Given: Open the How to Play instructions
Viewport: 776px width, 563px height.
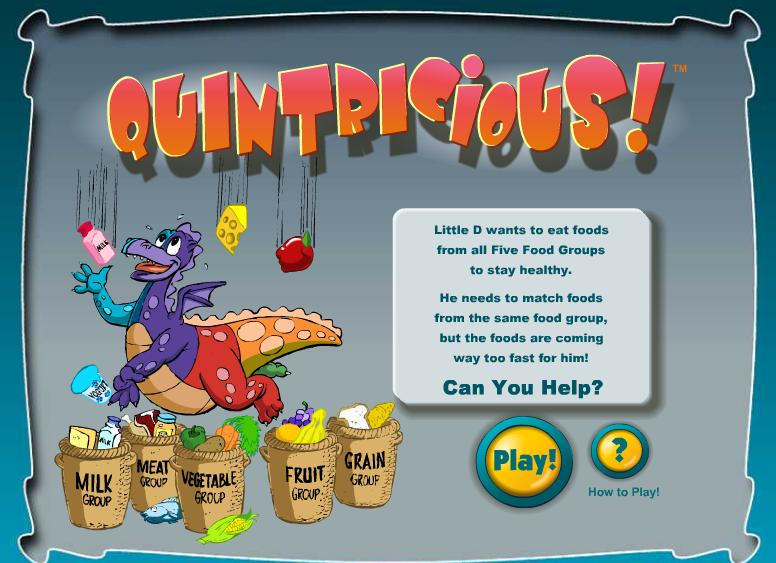Looking at the screenshot, I should click(620, 451).
